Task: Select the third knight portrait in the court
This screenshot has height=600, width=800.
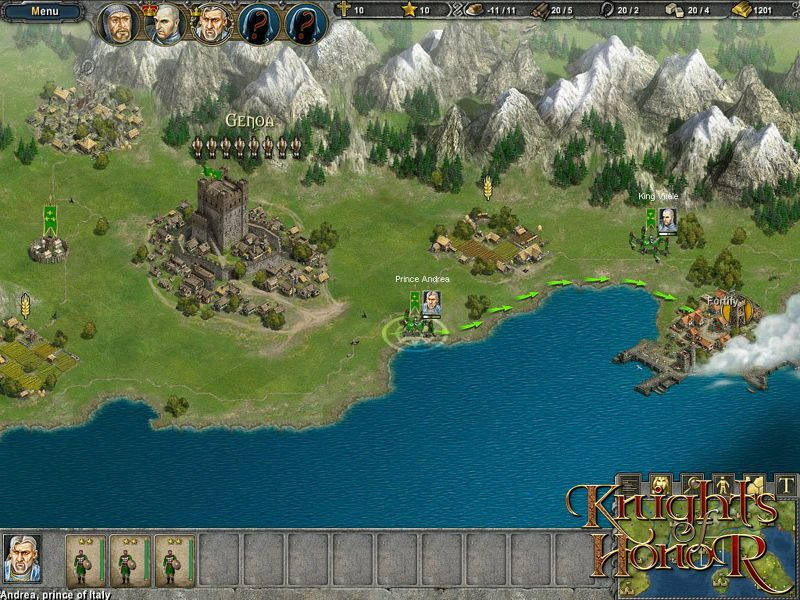Action: coord(213,24)
